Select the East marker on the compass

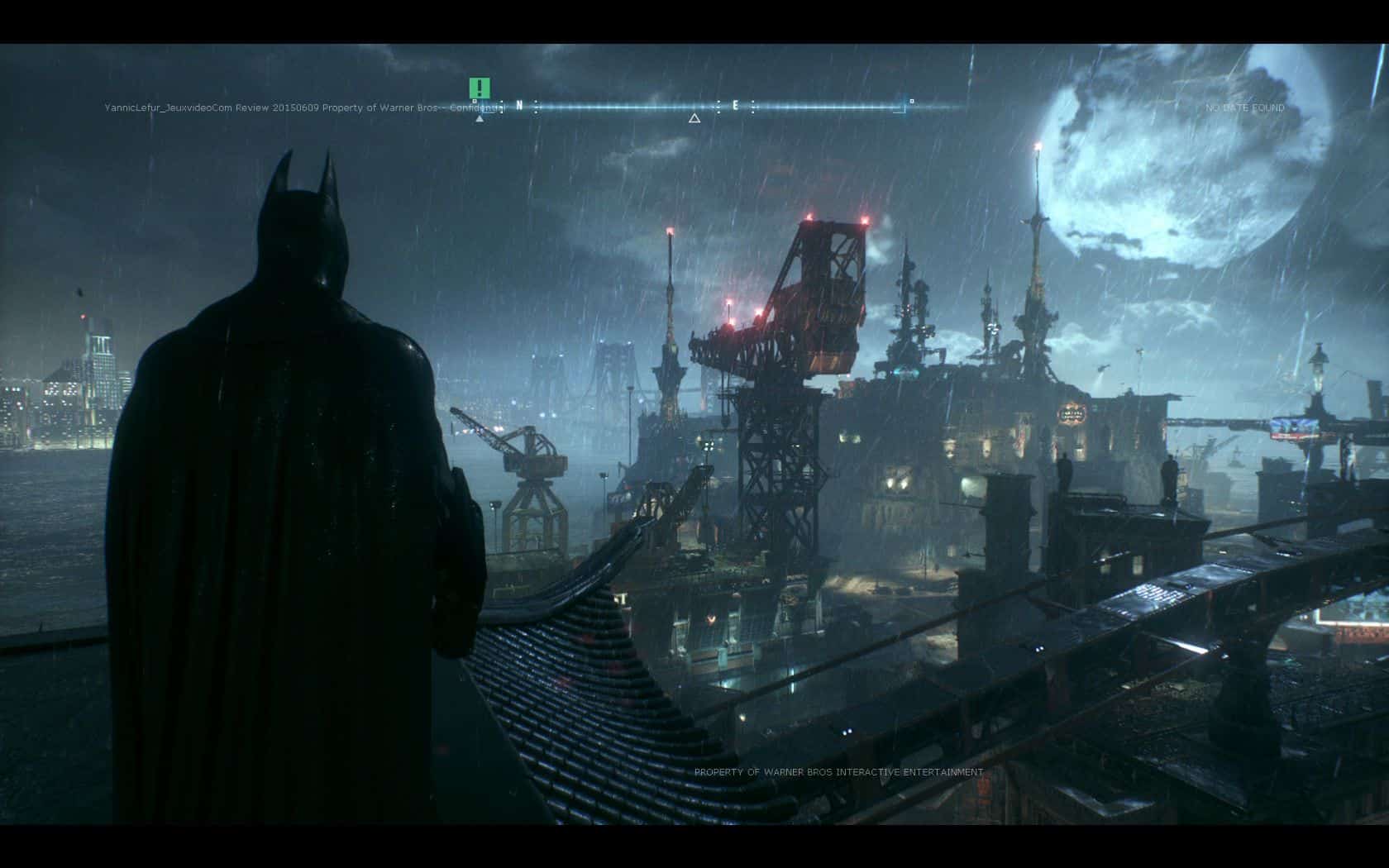click(735, 106)
